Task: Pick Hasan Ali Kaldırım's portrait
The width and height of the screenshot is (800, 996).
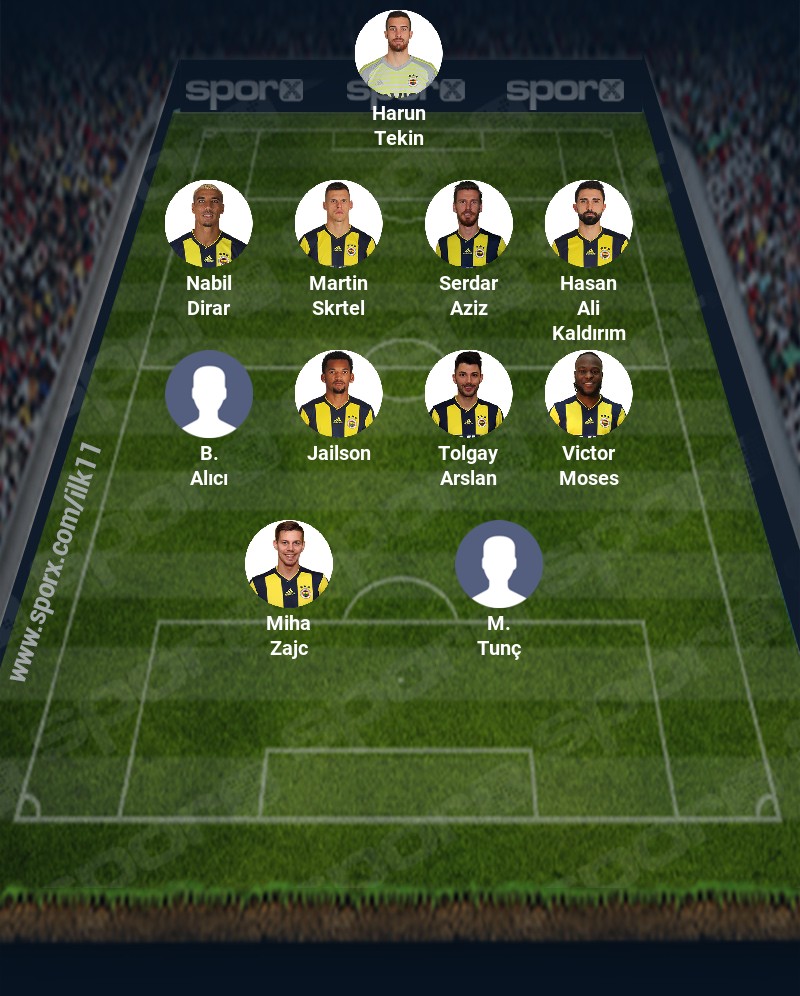Action: [589, 224]
